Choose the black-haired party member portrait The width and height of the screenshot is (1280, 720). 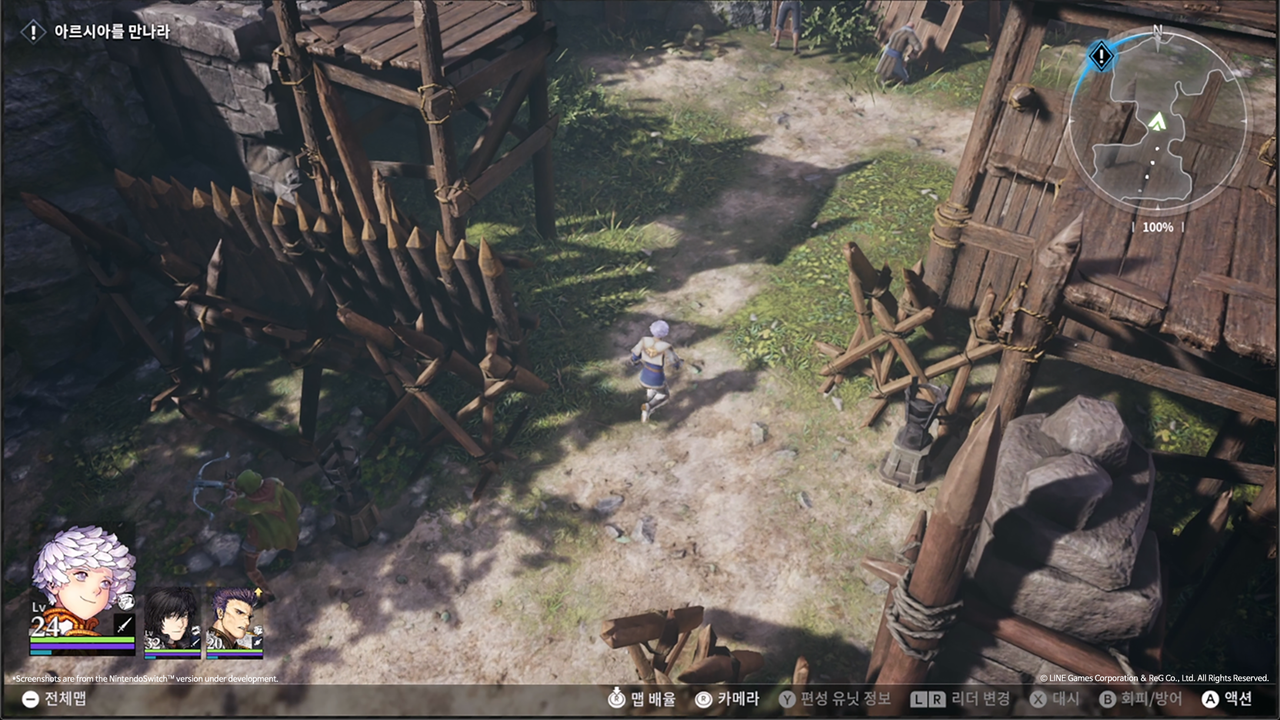click(172, 620)
